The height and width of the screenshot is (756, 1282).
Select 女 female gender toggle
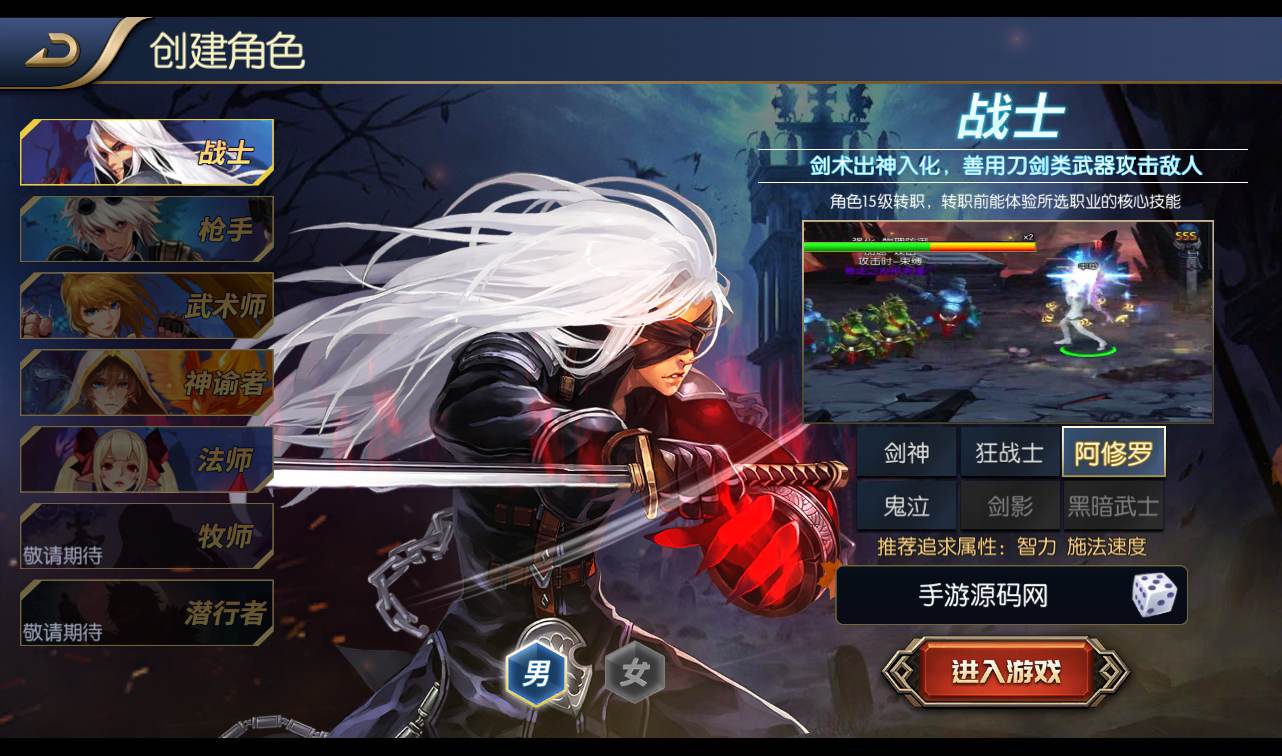636,675
